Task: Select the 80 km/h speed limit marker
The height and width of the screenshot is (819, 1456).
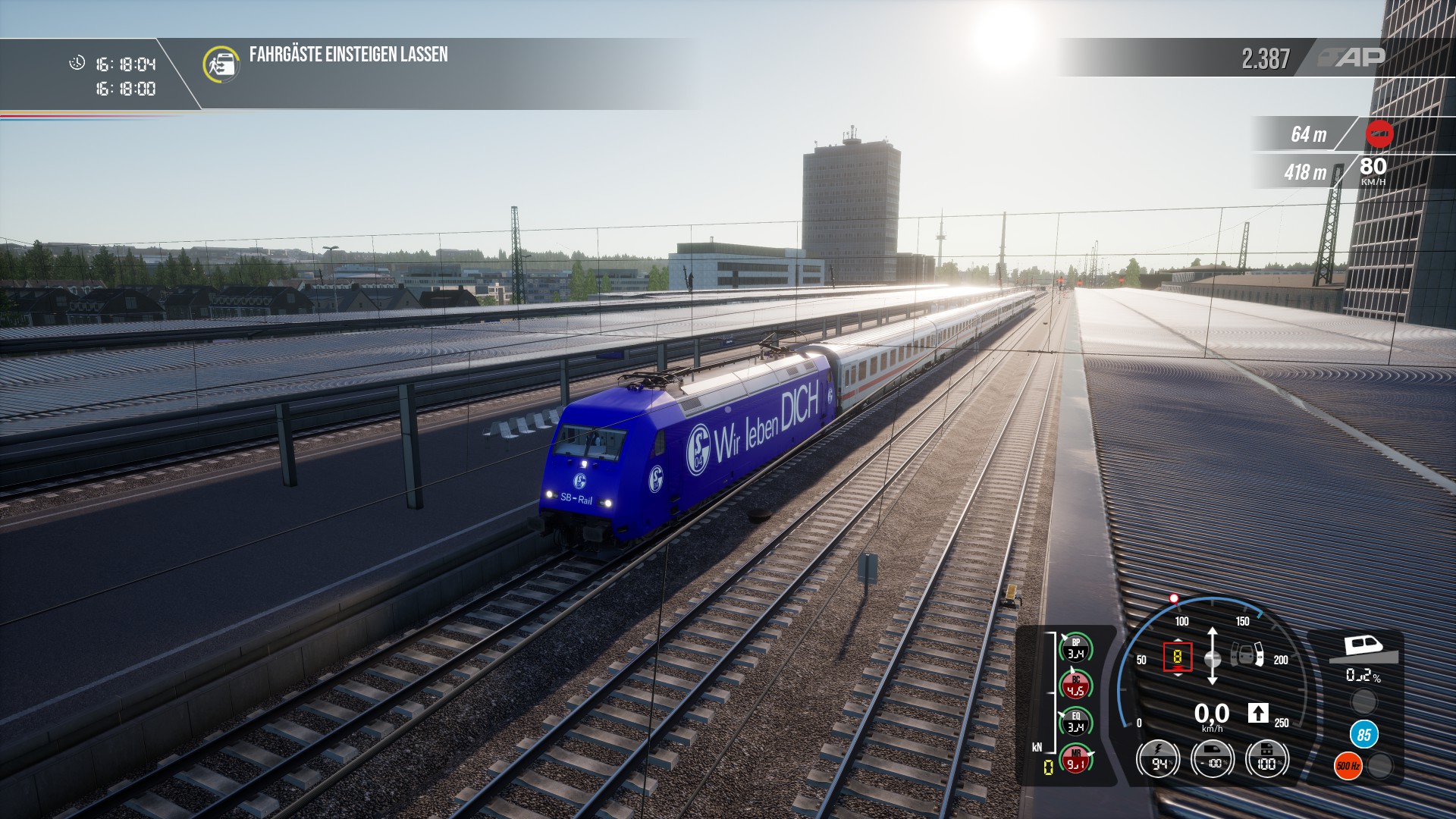Action: pos(1373,170)
